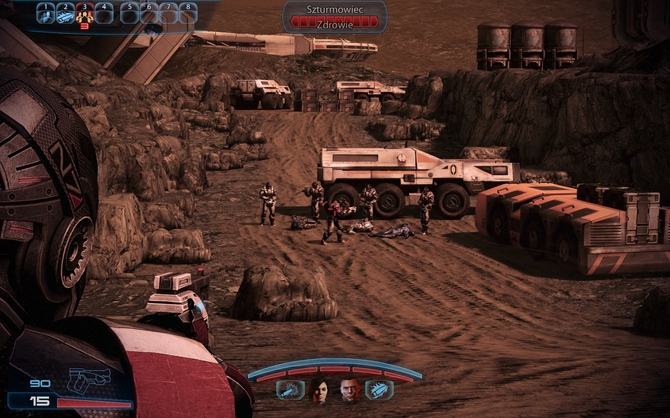670x418 pixels.
Task: Use the ammo power in slot 2
Action: 64,14
